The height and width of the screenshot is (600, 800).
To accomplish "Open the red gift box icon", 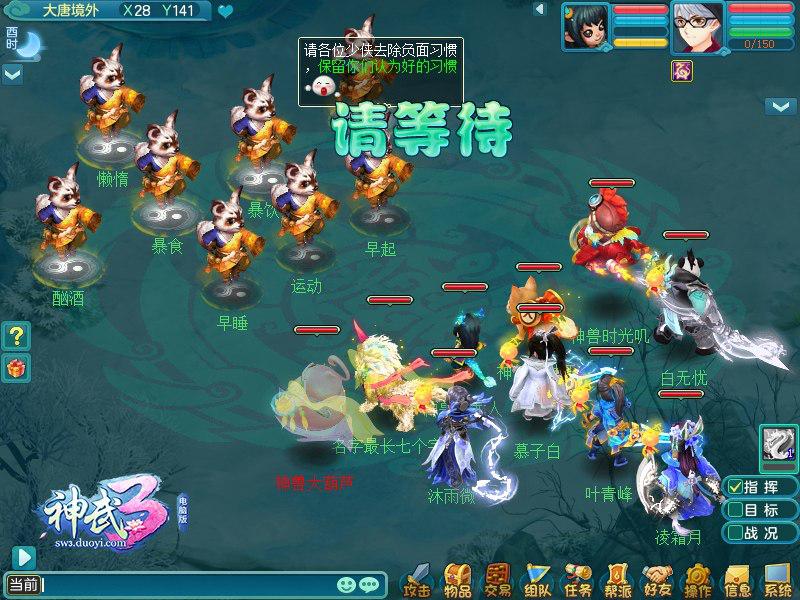I will point(16,367).
